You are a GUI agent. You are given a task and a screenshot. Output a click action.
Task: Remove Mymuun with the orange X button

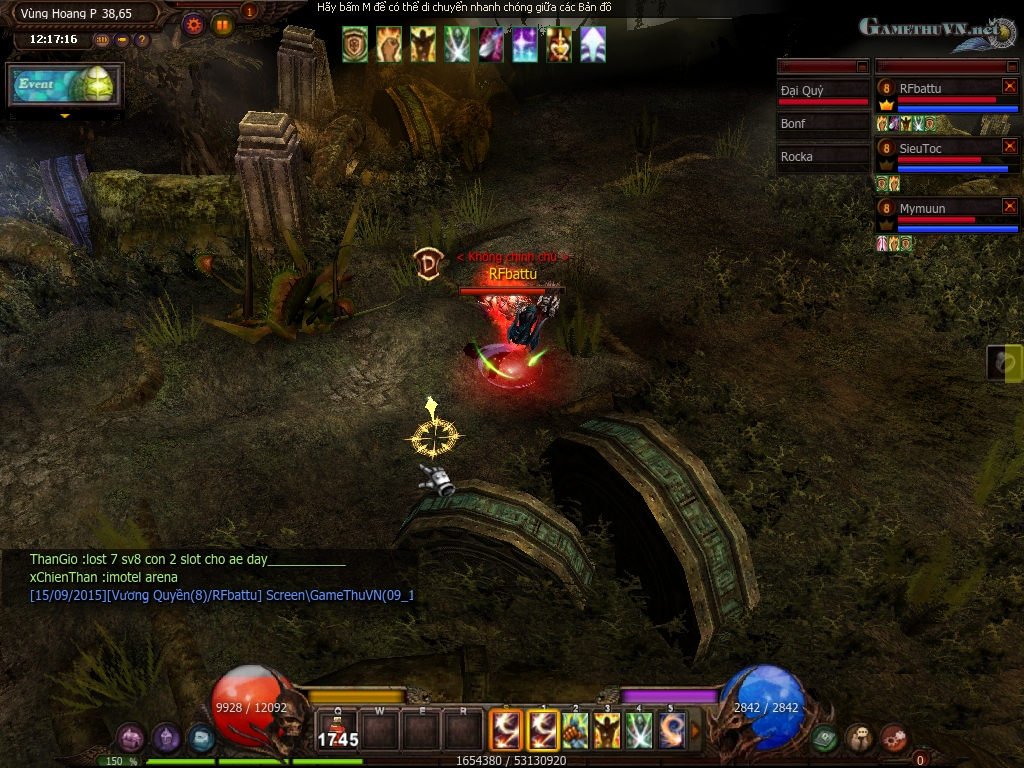(1009, 207)
